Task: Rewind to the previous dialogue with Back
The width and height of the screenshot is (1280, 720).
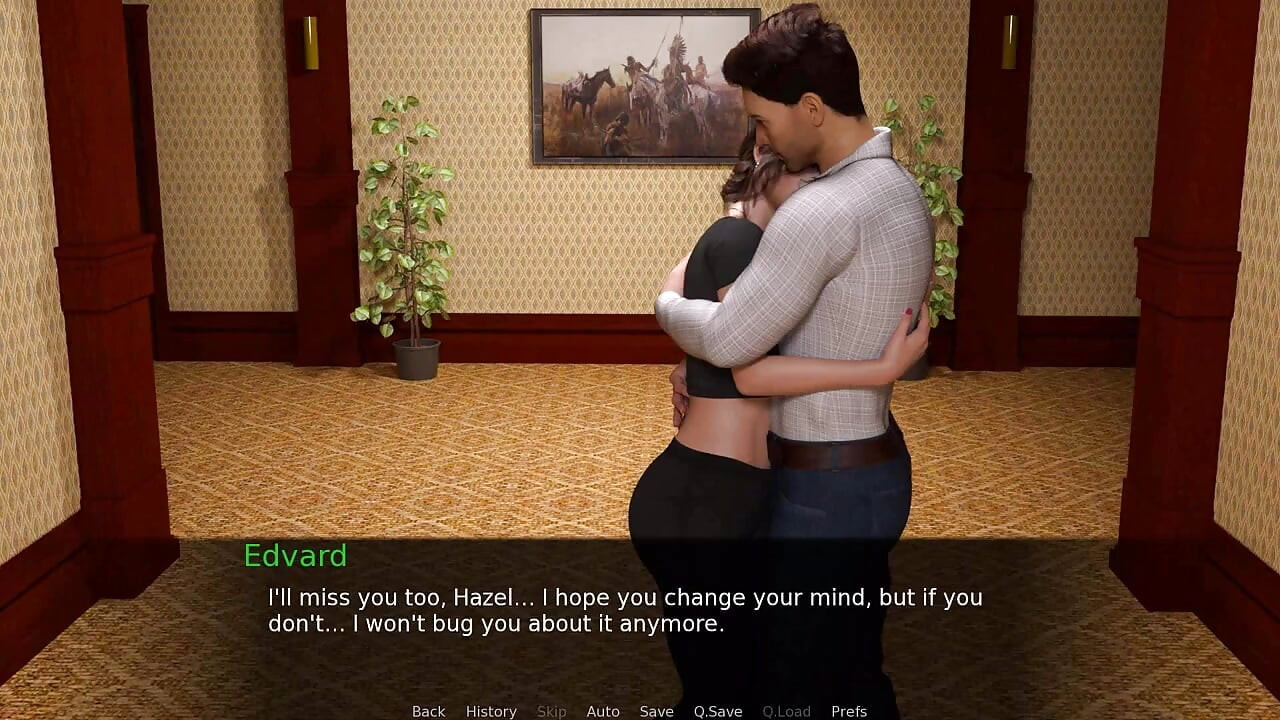Action: click(428, 711)
